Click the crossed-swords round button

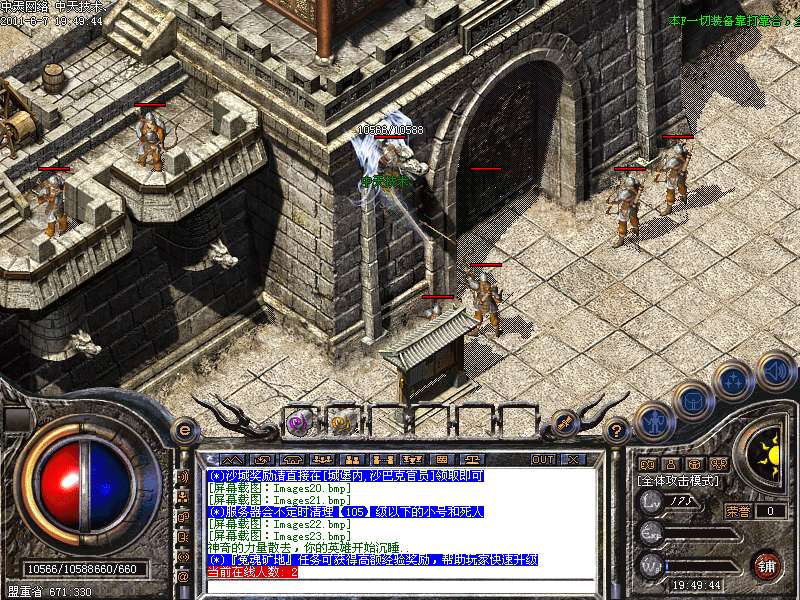click(566, 423)
